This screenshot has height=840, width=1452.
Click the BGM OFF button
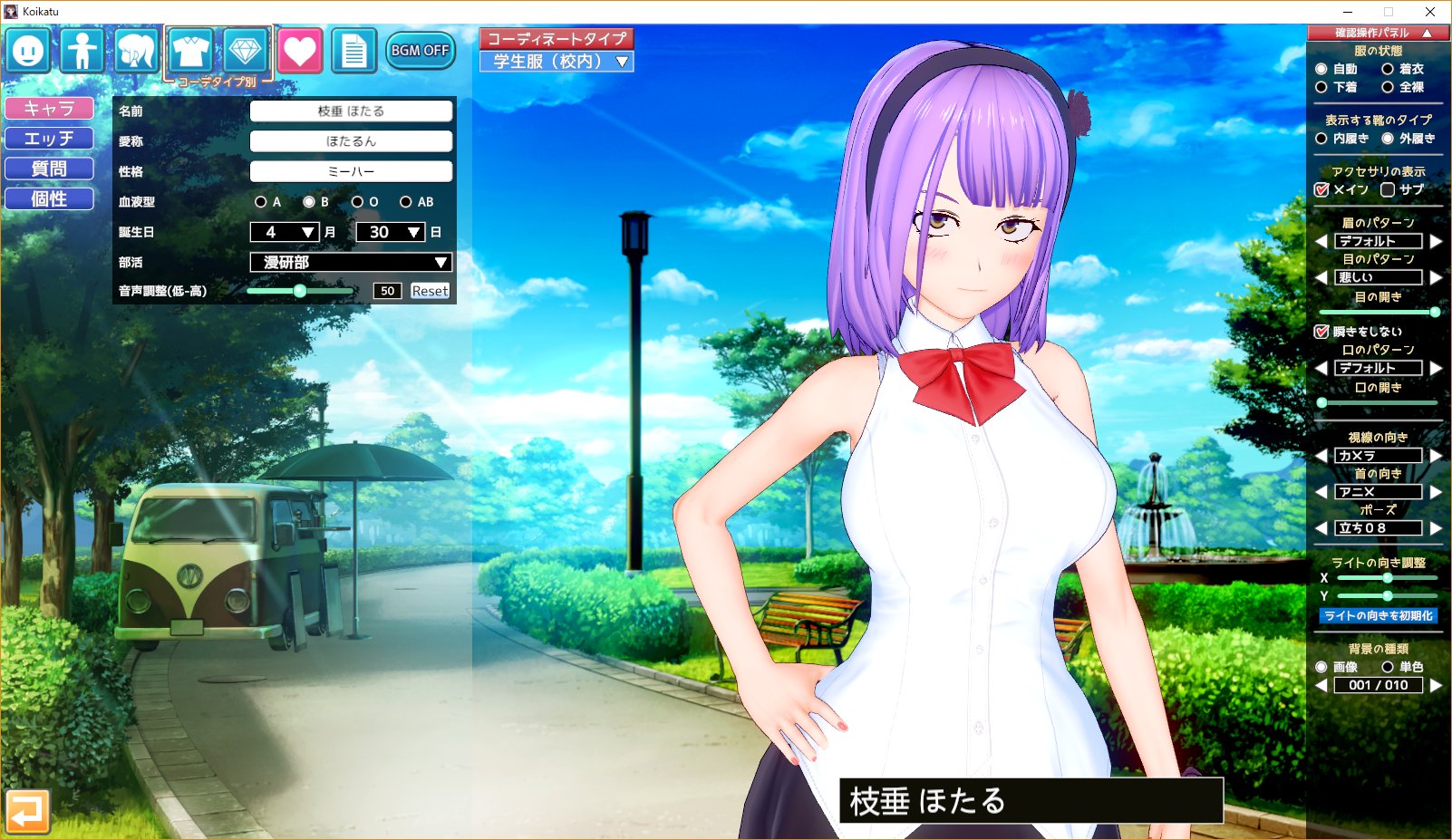tap(420, 52)
